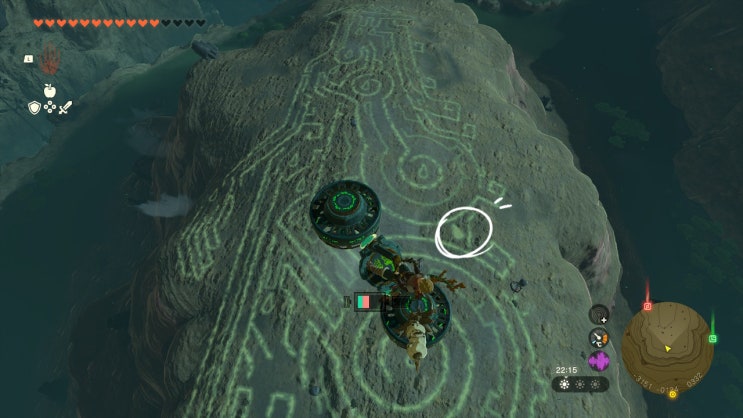Select the Ultrahand ability hand icon
743x418 pixels.
coord(49,59)
